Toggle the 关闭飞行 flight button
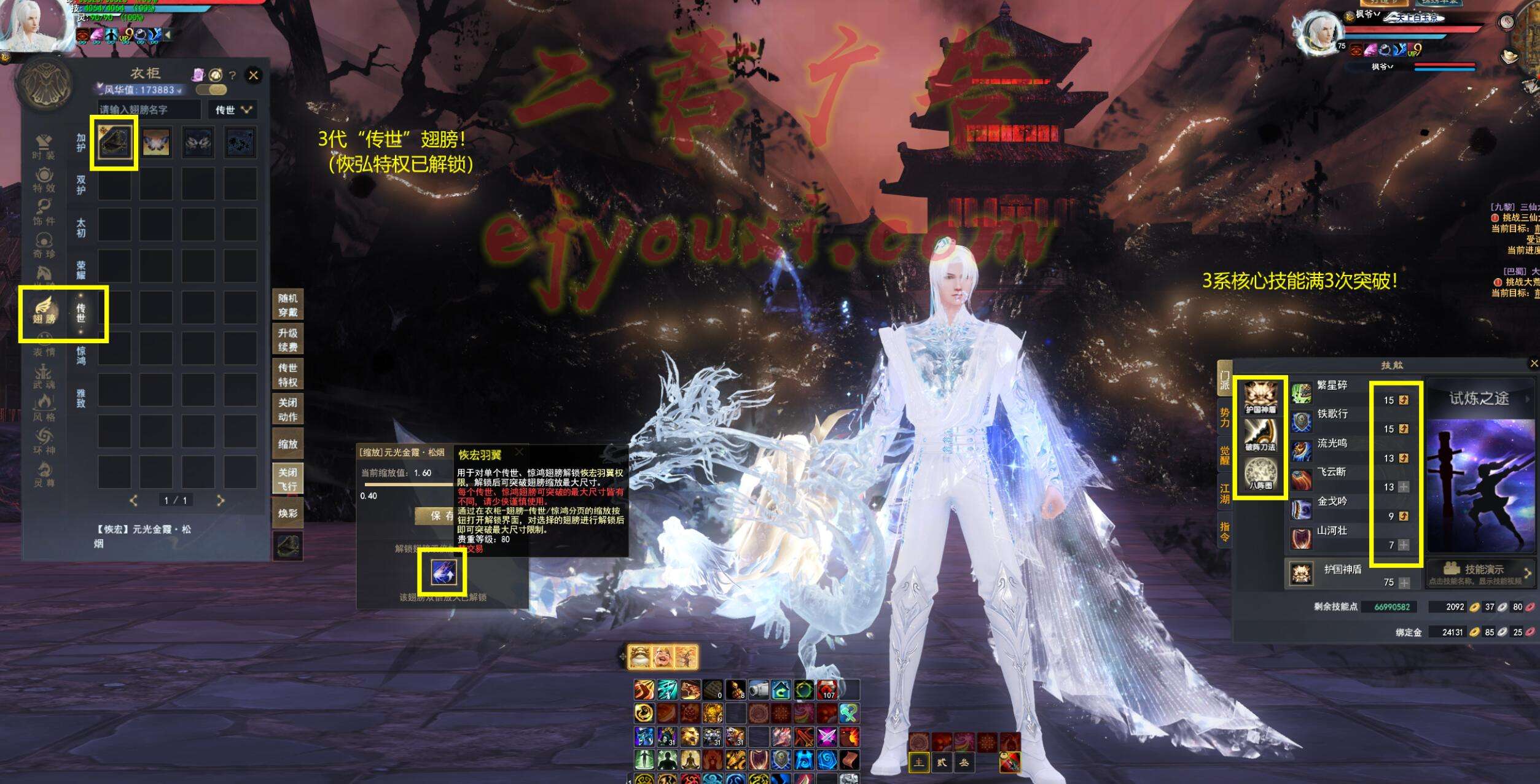The height and width of the screenshot is (784, 1540). tap(287, 479)
